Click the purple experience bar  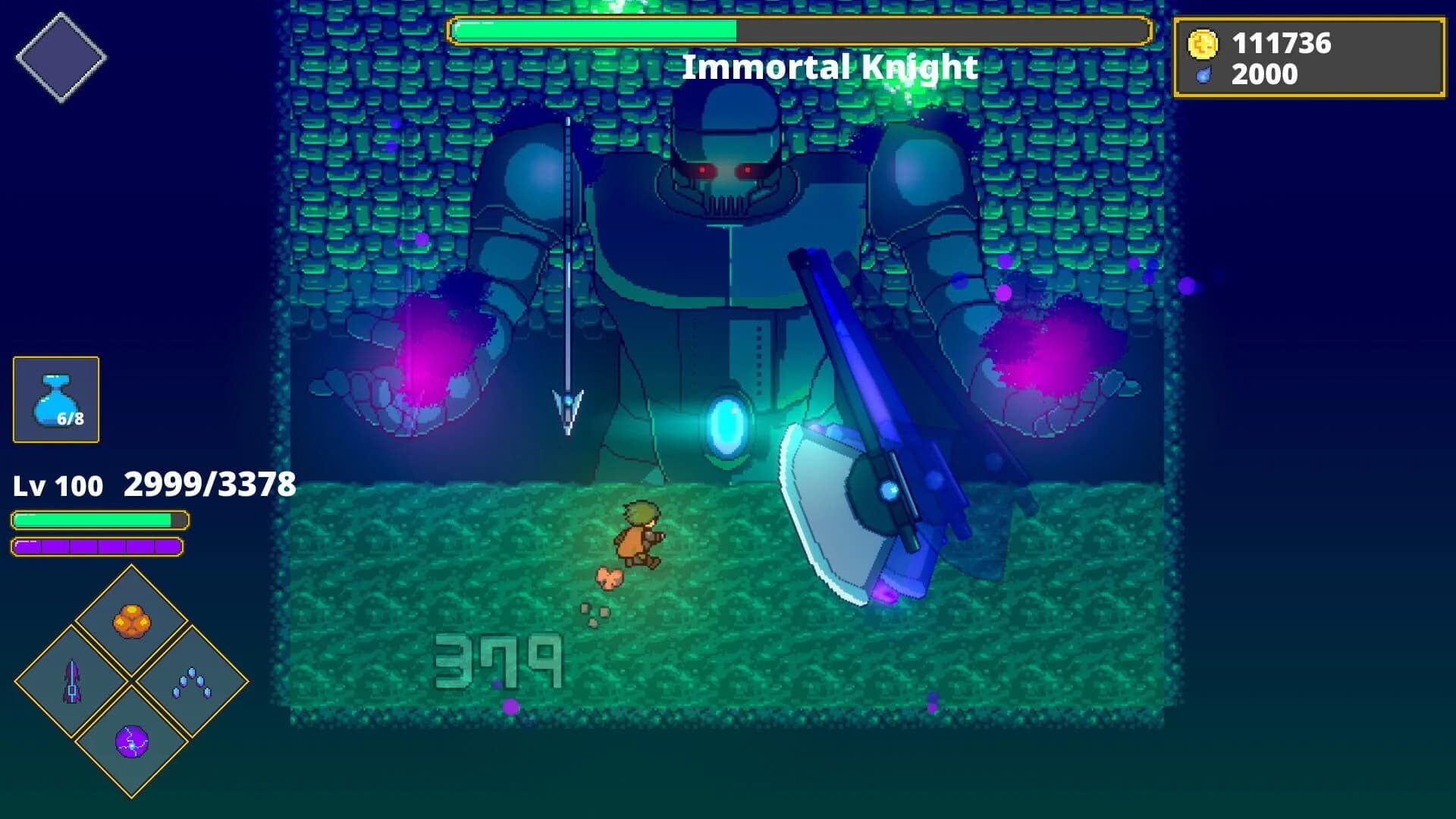pos(99,545)
